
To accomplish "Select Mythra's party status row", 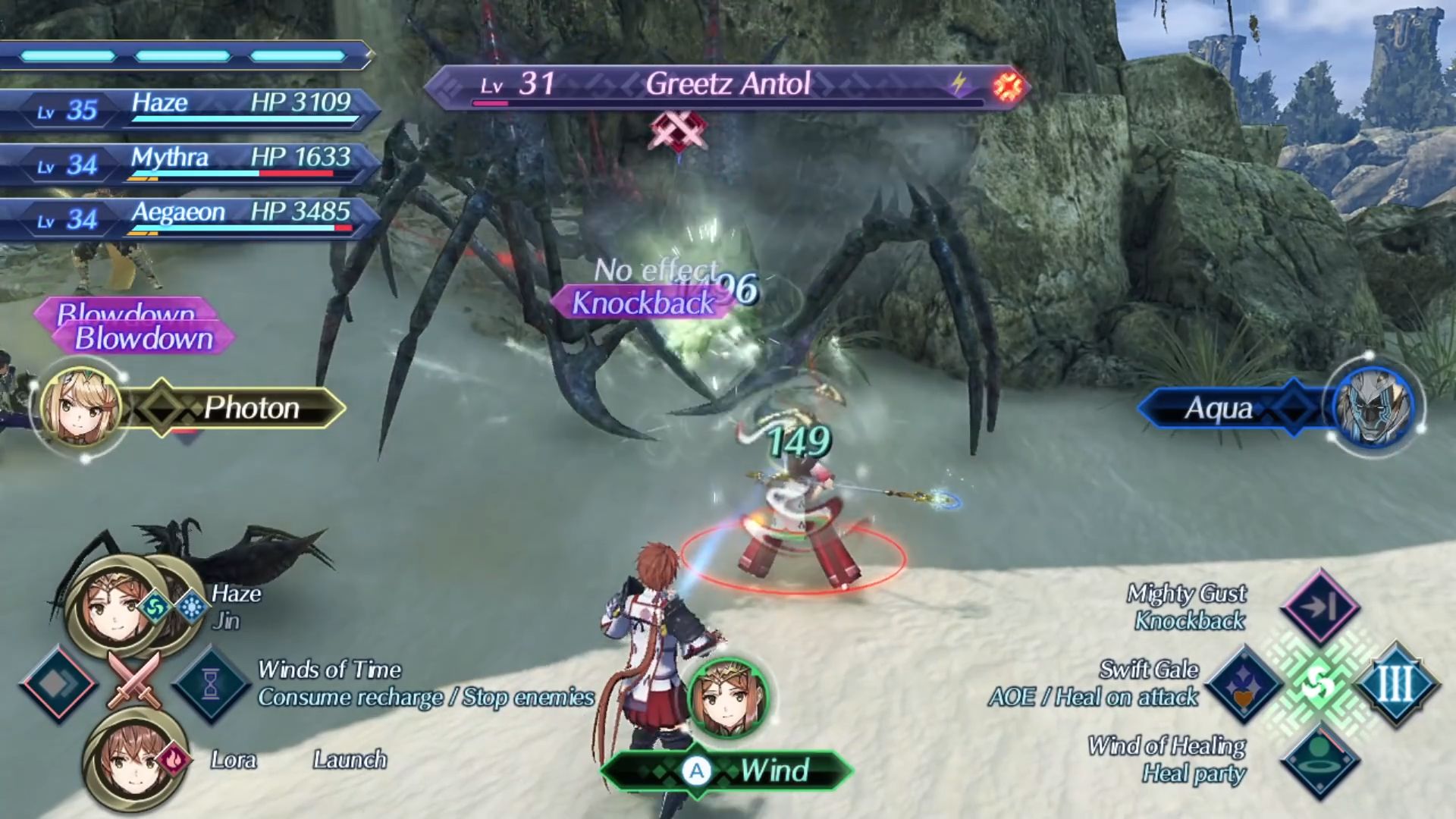I will coord(190,162).
